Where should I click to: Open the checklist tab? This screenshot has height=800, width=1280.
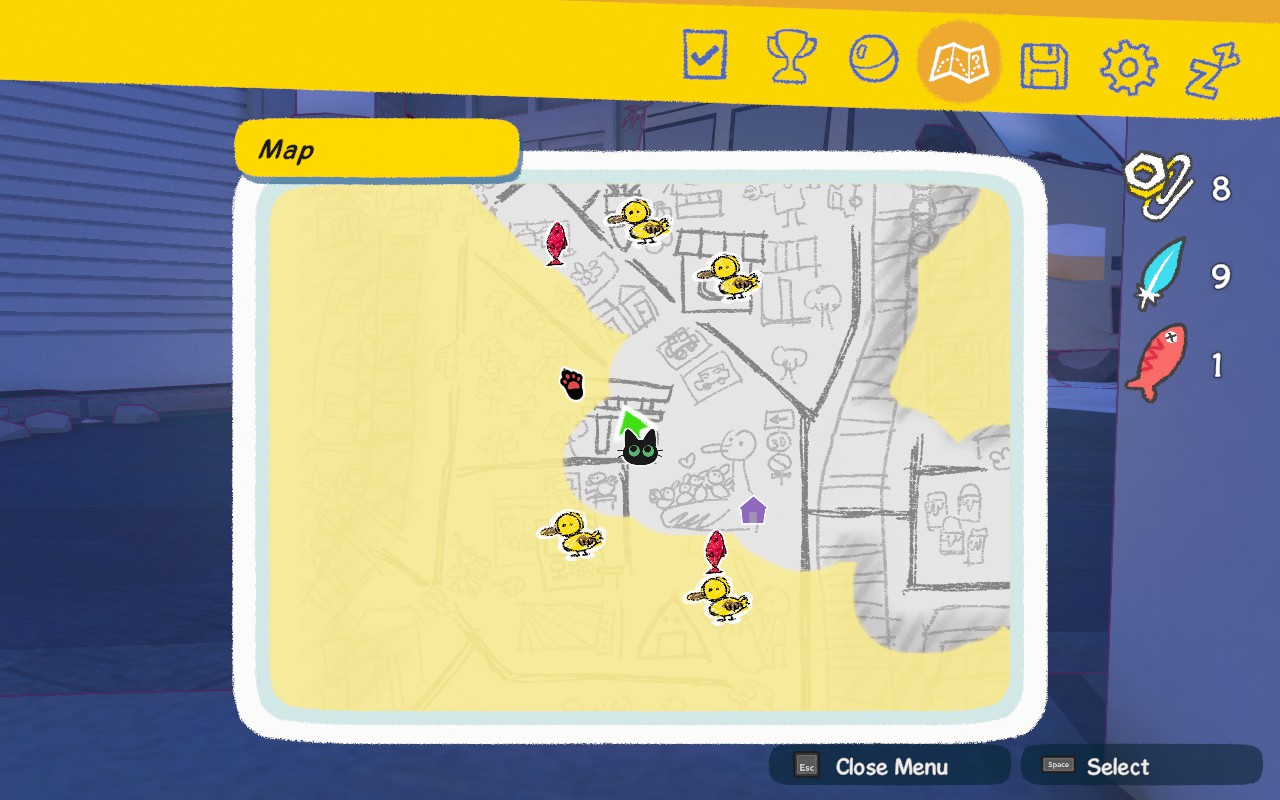coord(705,56)
